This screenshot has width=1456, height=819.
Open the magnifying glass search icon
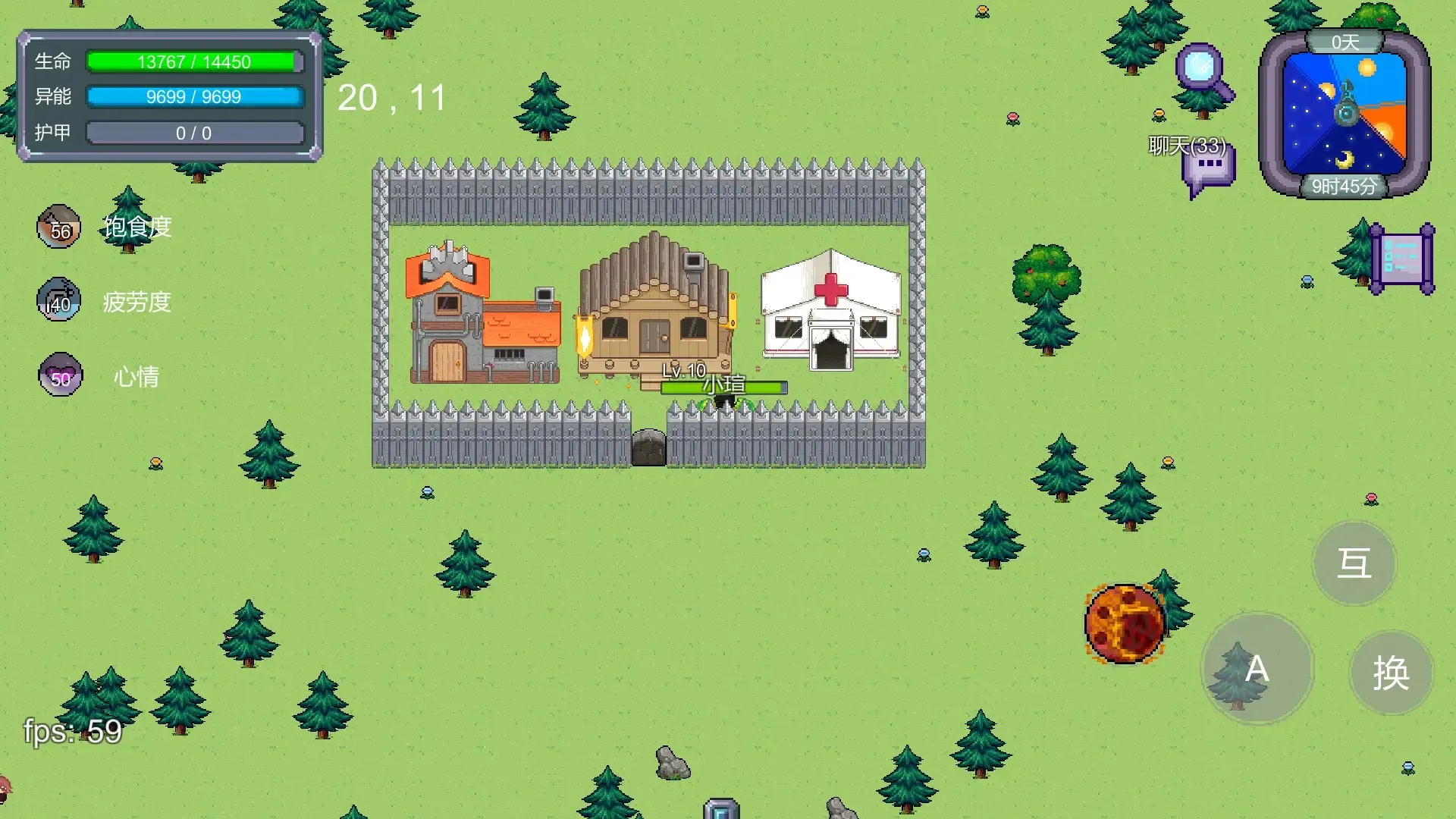coord(1203,71)
